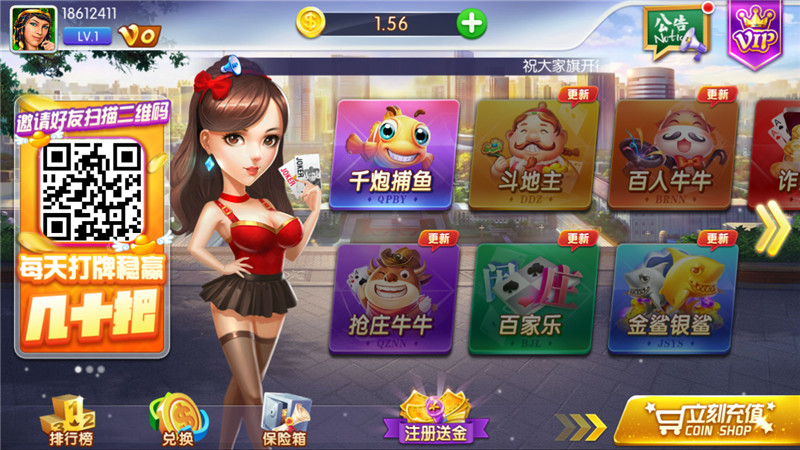Claim the 注册送金 registration bonus
Viewport: 800px width, 450px height.
click(x=435, y=418)
